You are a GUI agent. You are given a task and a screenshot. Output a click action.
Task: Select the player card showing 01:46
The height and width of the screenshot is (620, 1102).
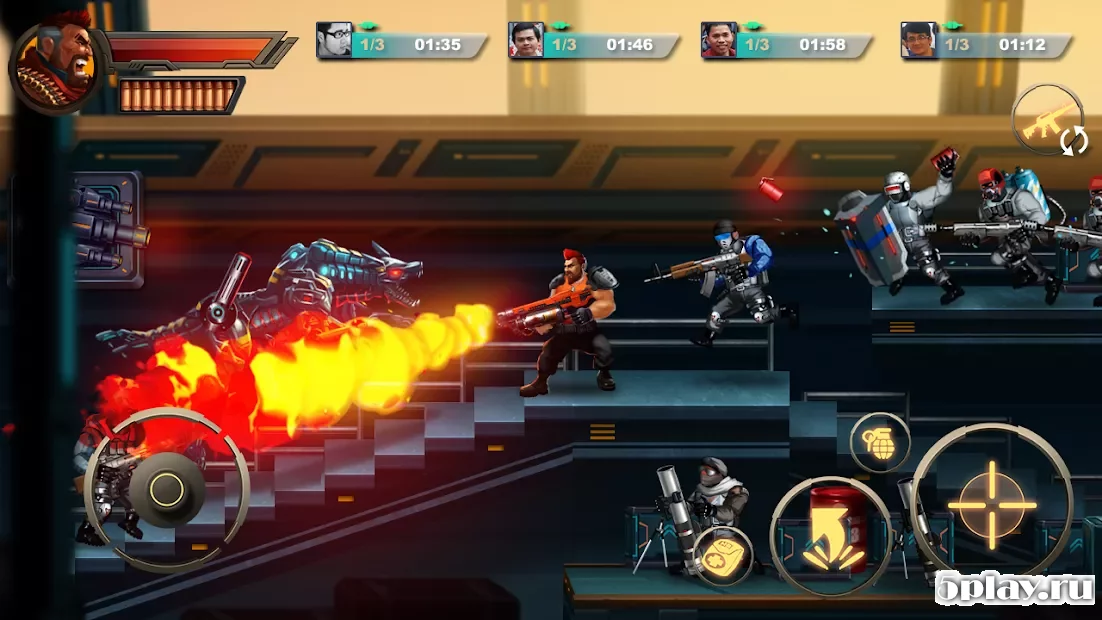pos(594,43)
